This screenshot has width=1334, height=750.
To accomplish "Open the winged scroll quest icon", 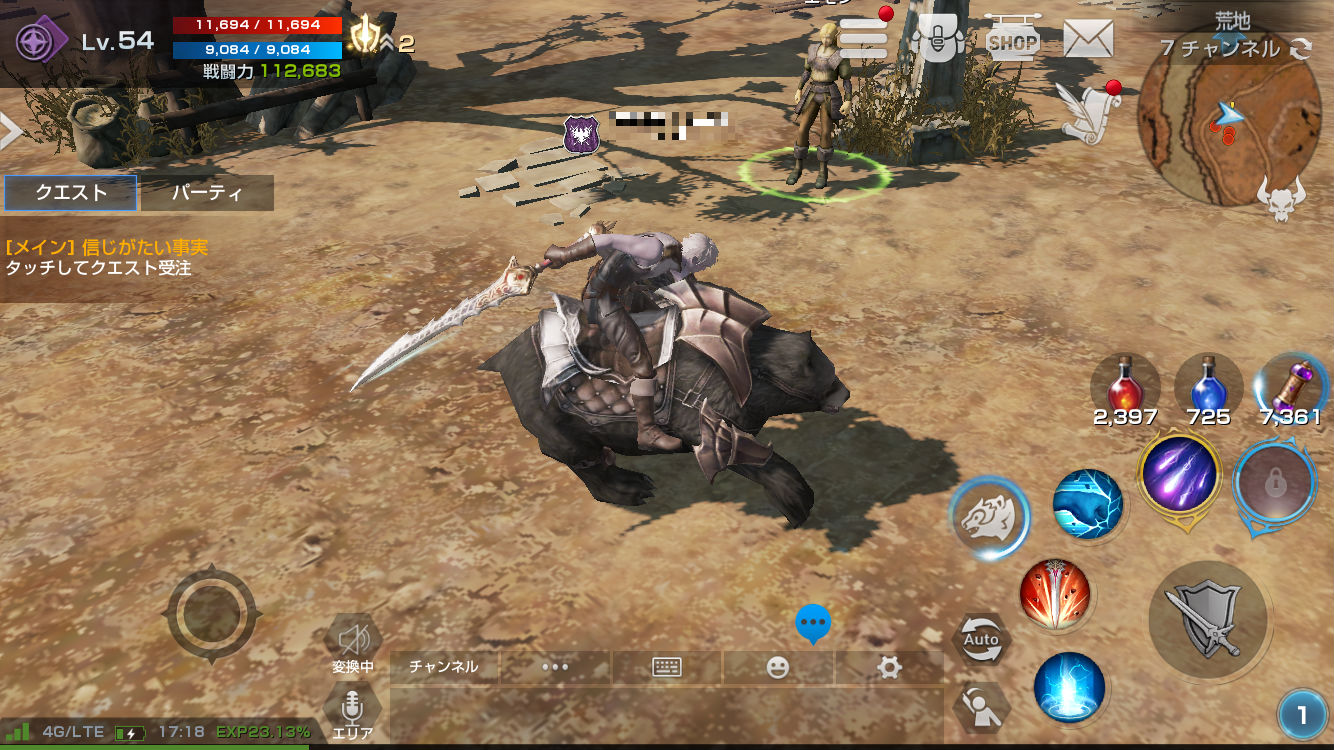I will [x=1086, y=112].
